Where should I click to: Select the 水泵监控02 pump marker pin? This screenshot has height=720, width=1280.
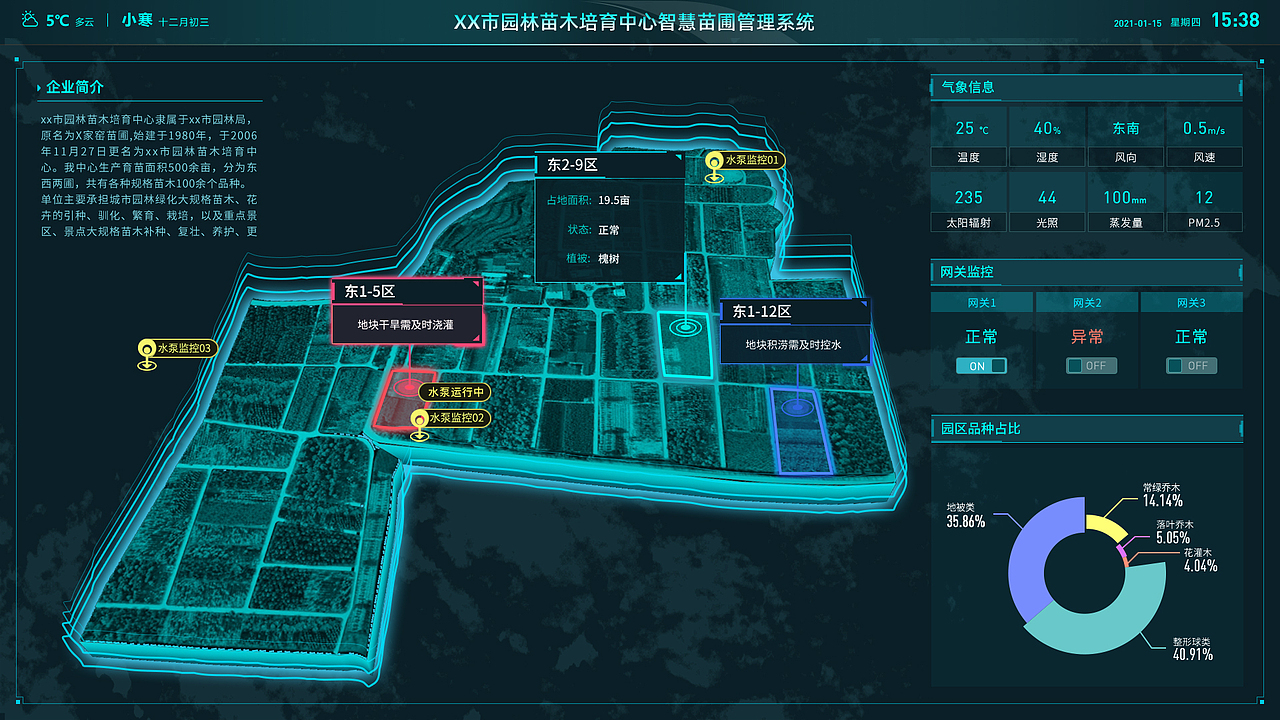tap(420, 418)
